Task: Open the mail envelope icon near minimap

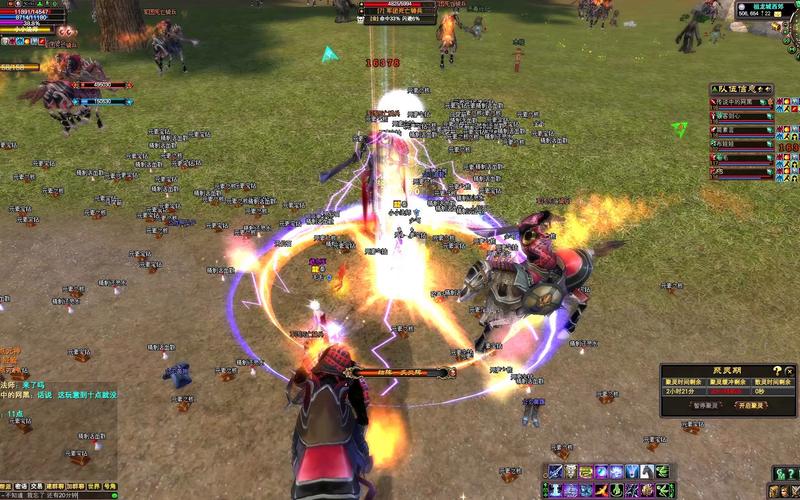Action: (777, 14)
